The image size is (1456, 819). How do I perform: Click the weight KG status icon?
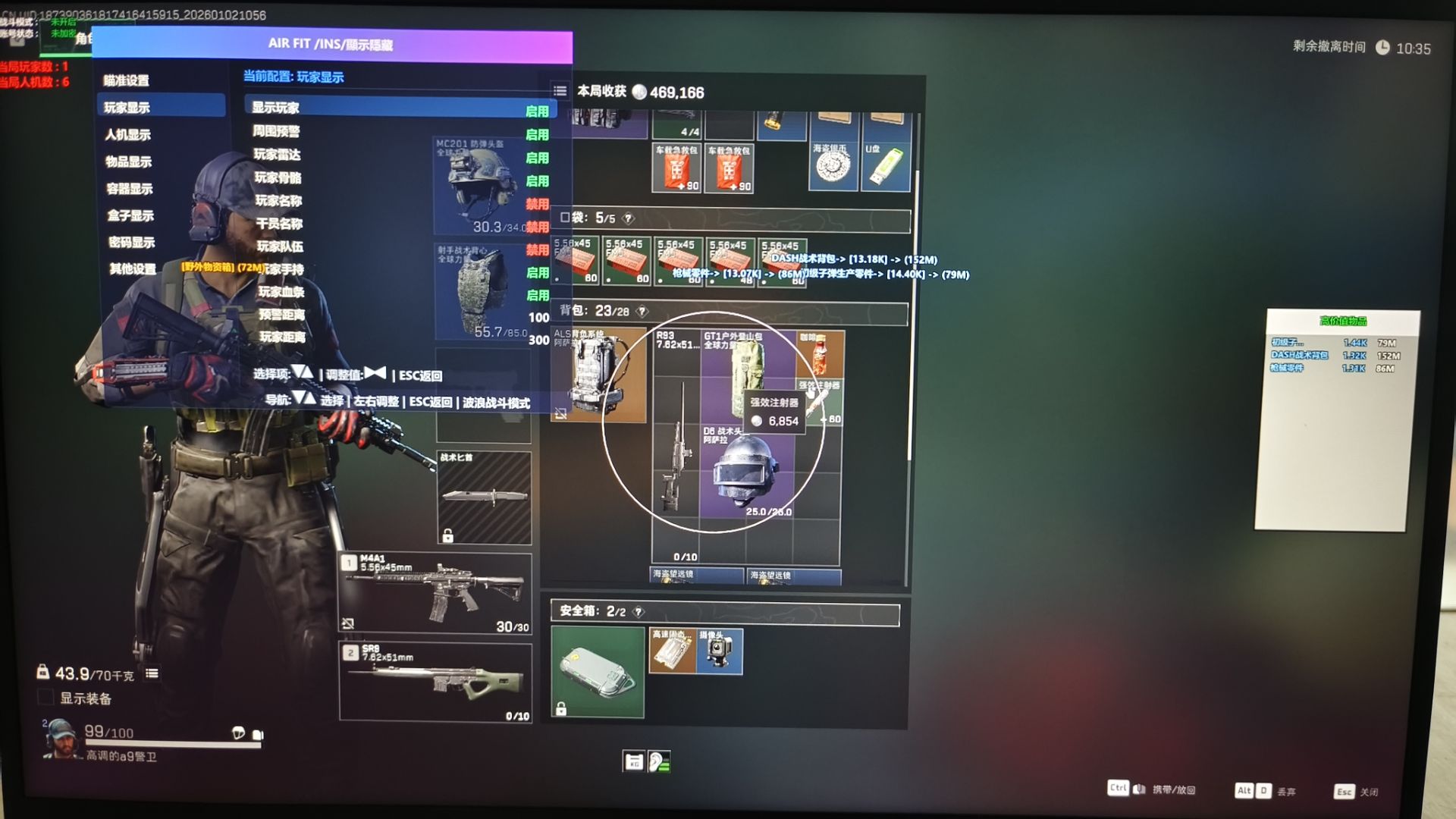tap(633, 761)
